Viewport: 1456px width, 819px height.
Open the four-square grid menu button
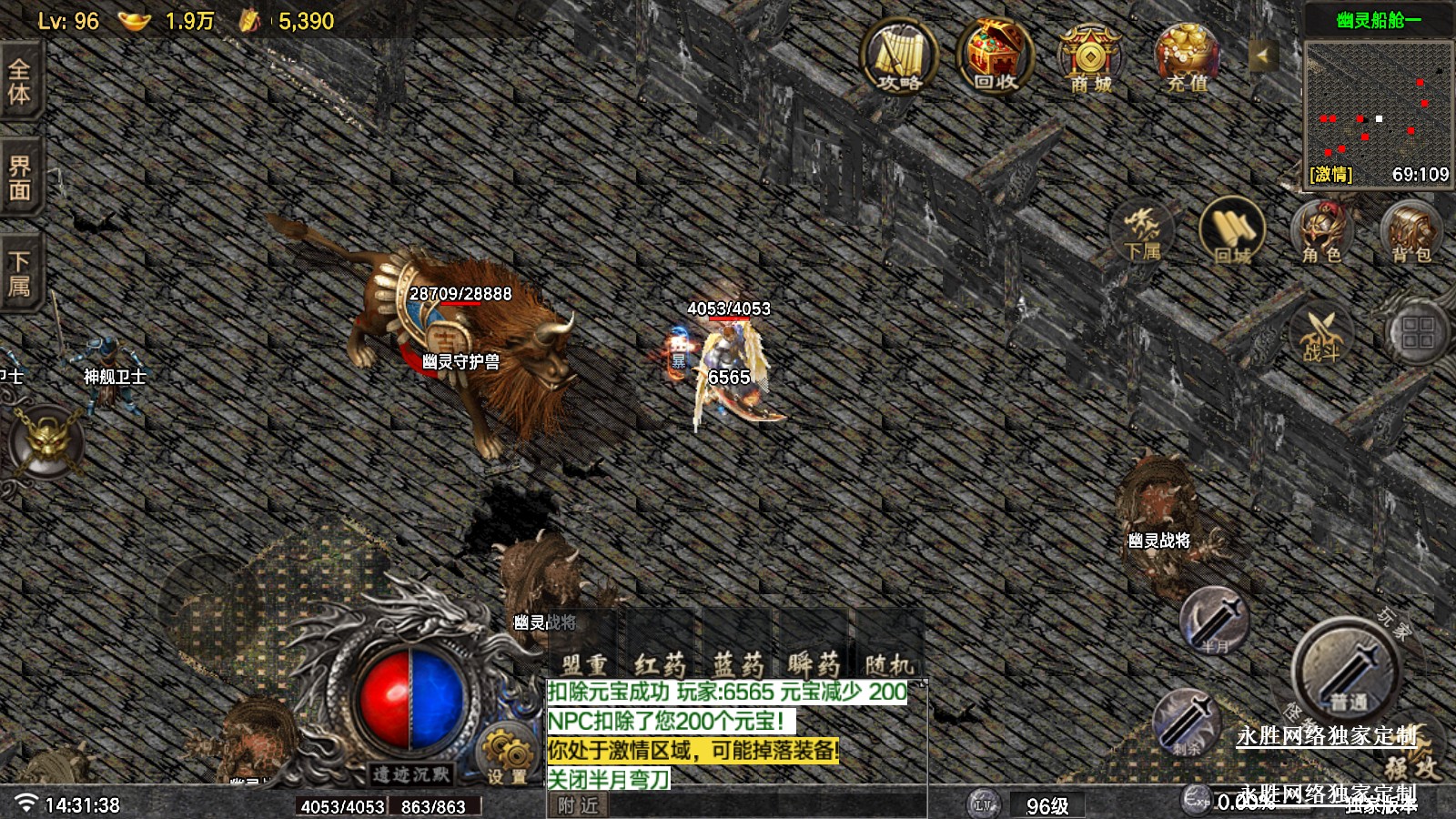click(x=1417, y=332)
